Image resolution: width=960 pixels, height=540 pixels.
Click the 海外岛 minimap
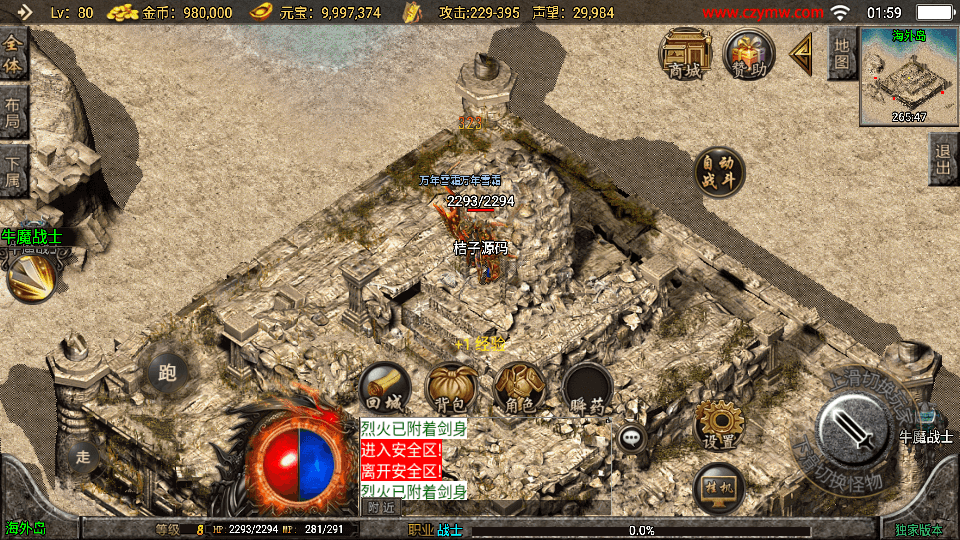tap(908, 77)
